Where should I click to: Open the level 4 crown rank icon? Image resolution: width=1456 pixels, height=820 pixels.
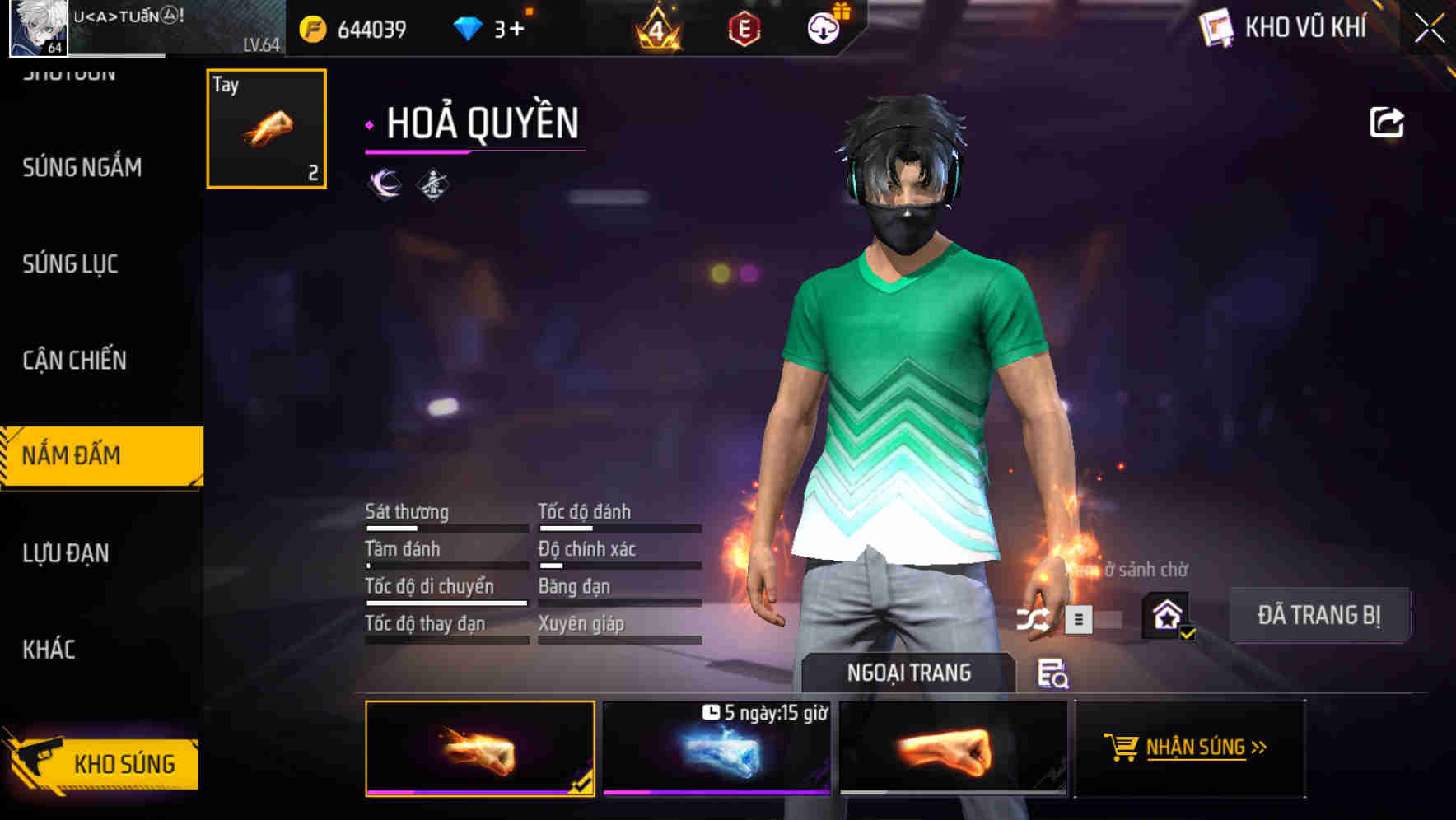pos(657,30)
